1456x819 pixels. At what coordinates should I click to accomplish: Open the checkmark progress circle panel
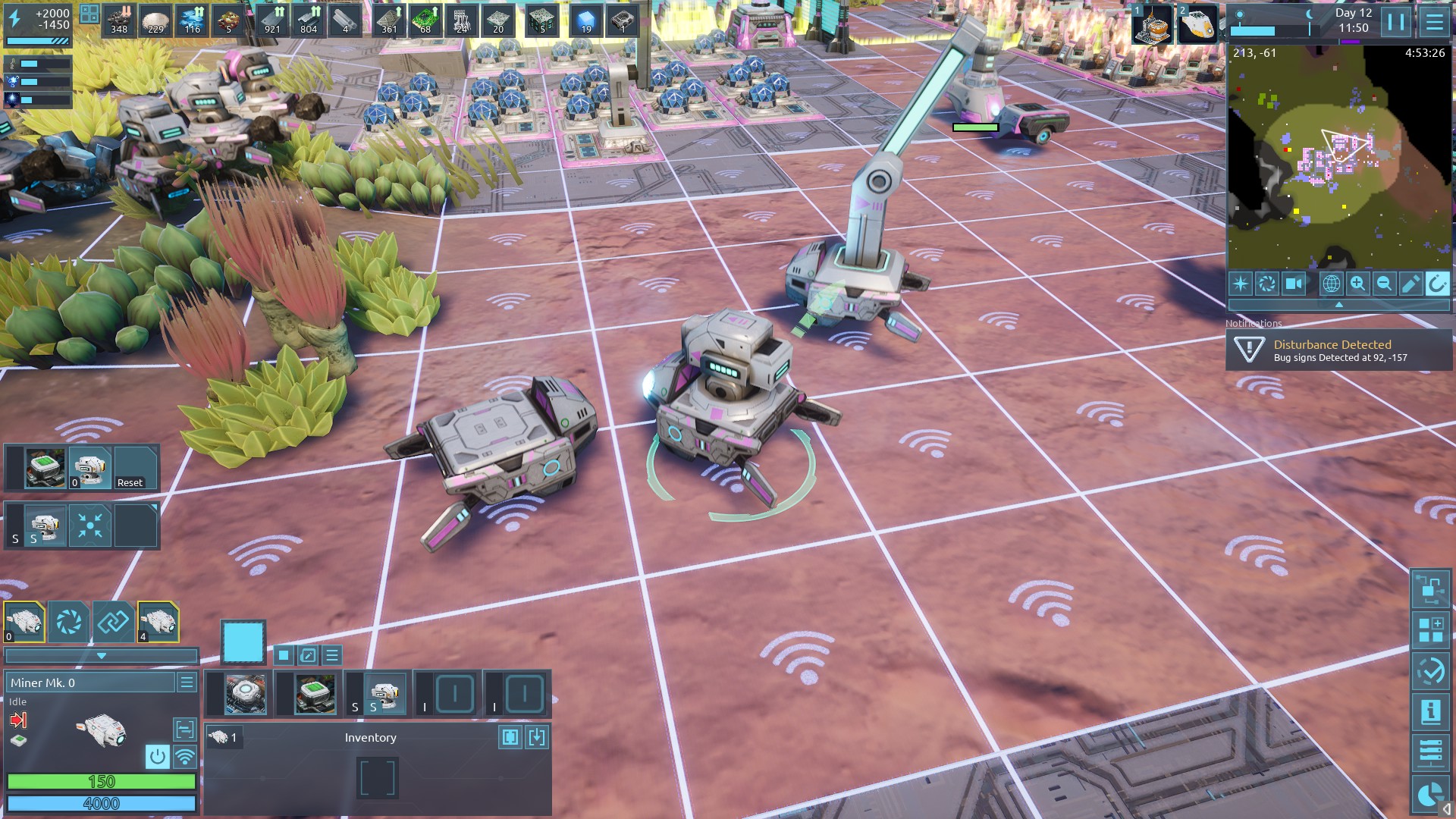pos(1430,671)
